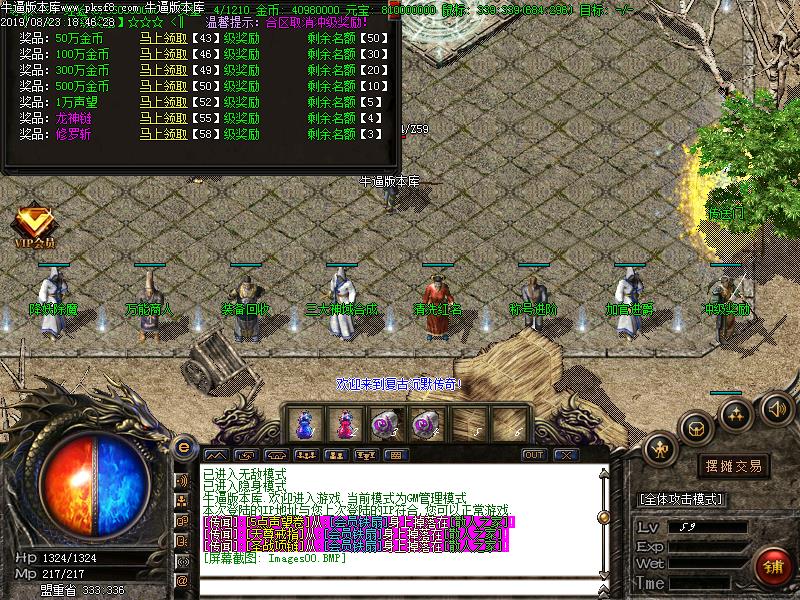
Task: Toggle the sound speaker icon
Action: coord(776,408)
